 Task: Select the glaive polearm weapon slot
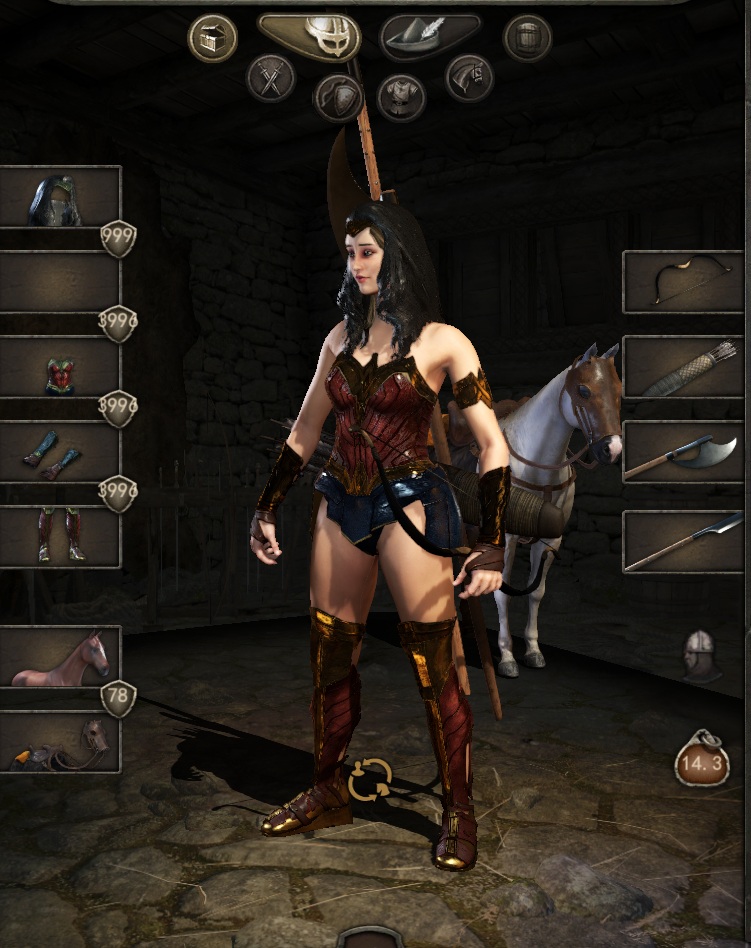[683, 541]
